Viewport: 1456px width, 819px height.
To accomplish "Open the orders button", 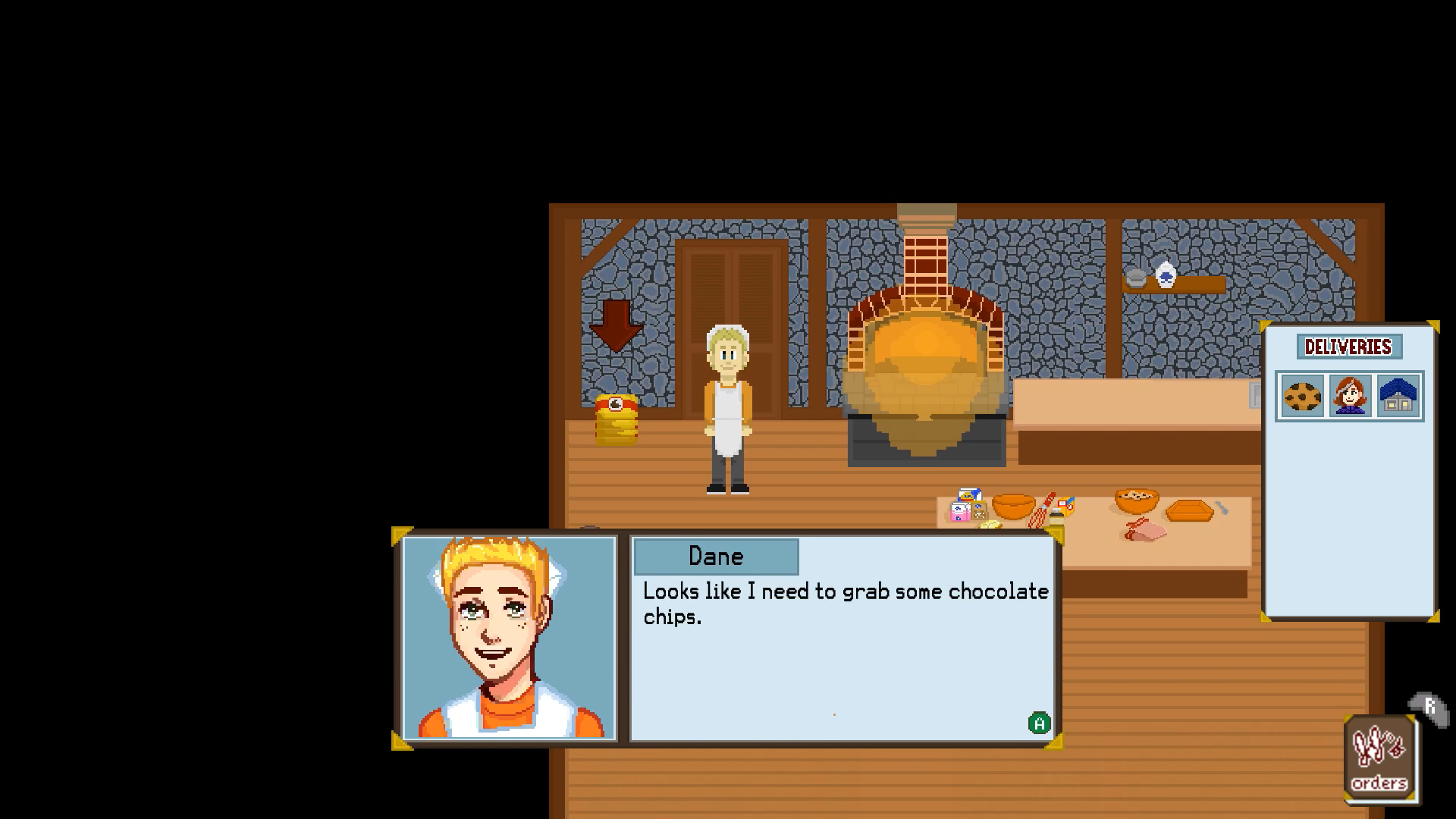I will pos(1379,758).
